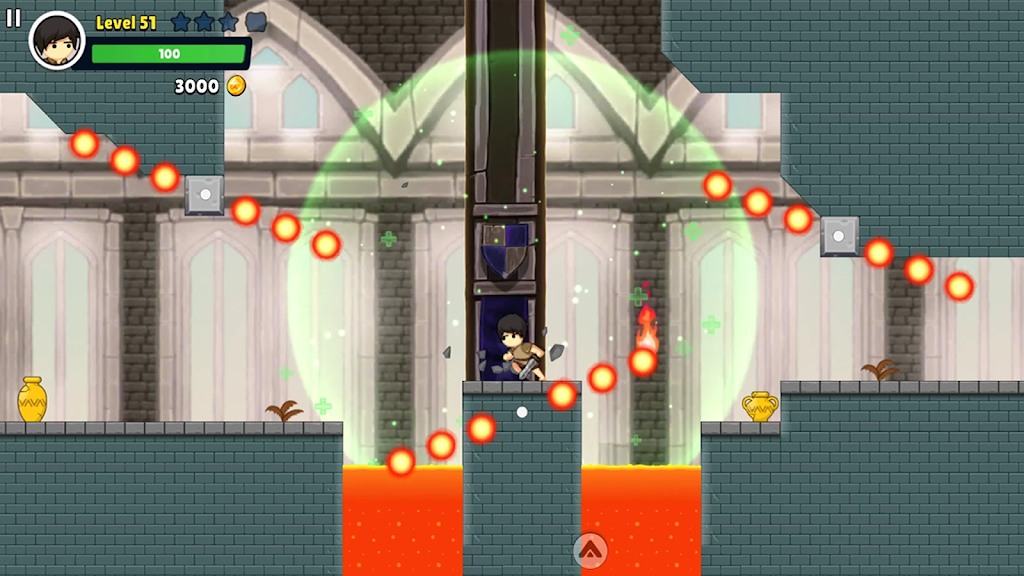This screenshot has width=1024, height=576.
Task: Pause the game
Action: [13, 18]
